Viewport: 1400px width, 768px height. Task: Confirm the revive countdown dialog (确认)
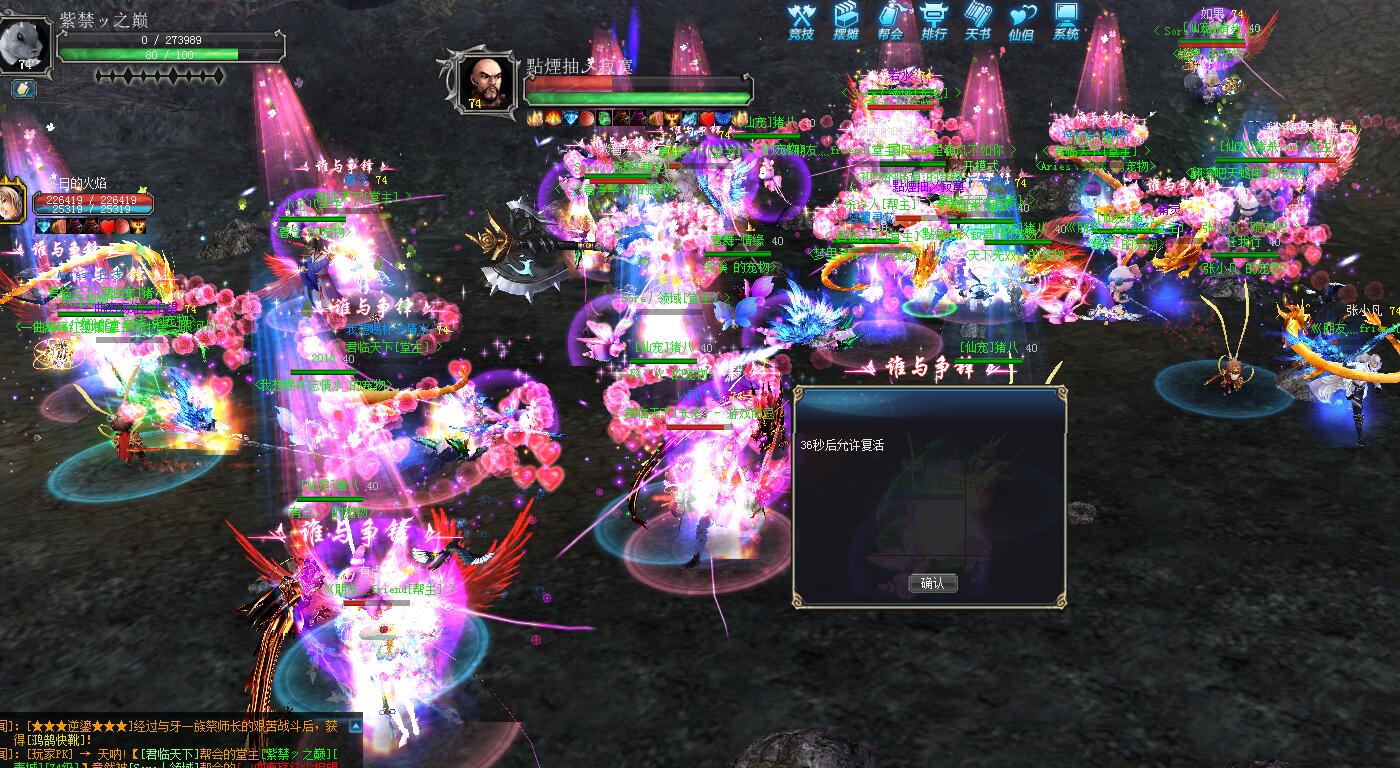pyautogui.click(x=932, y=583)
